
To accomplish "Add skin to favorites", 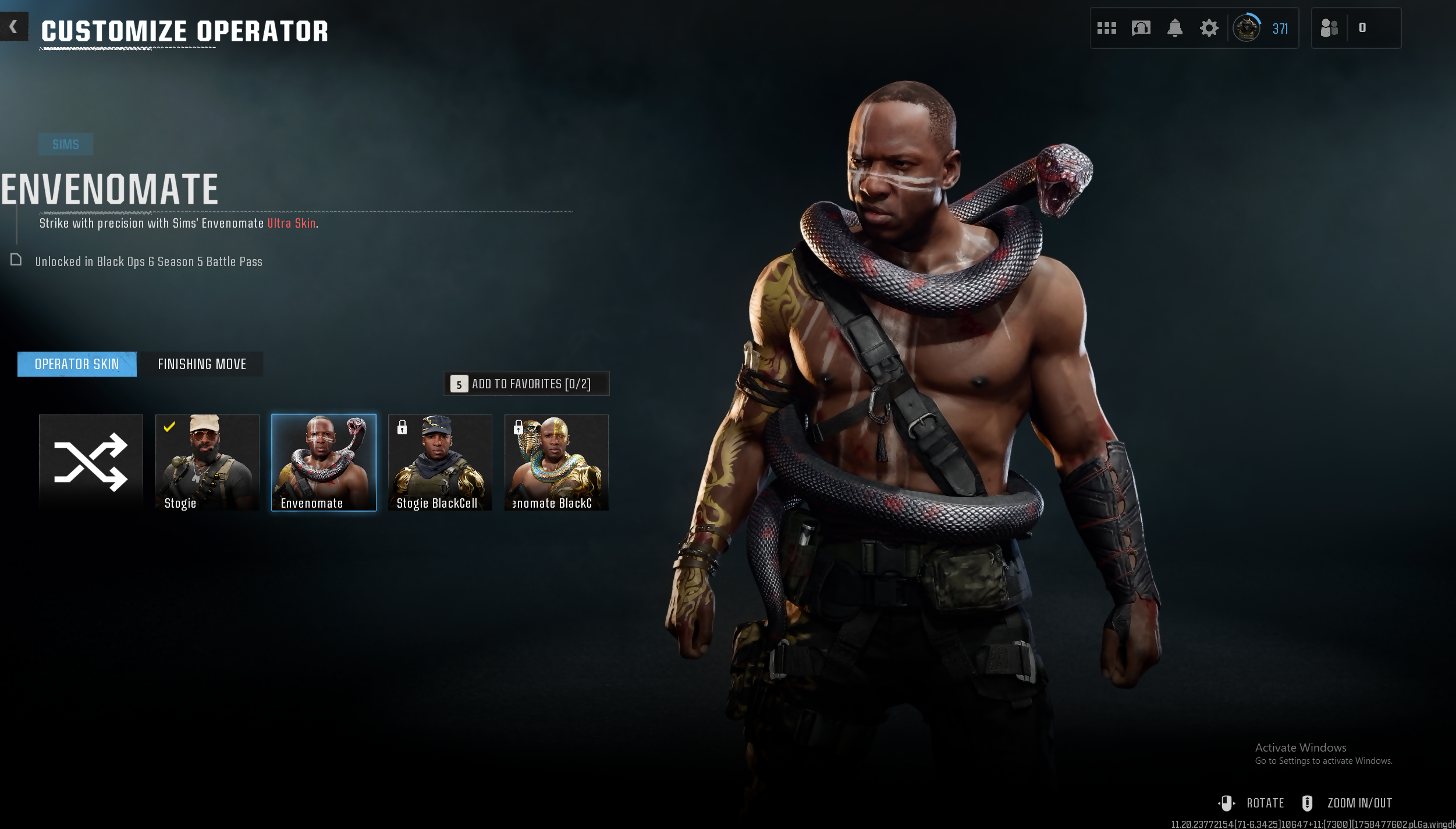I will tap(526, 384).
